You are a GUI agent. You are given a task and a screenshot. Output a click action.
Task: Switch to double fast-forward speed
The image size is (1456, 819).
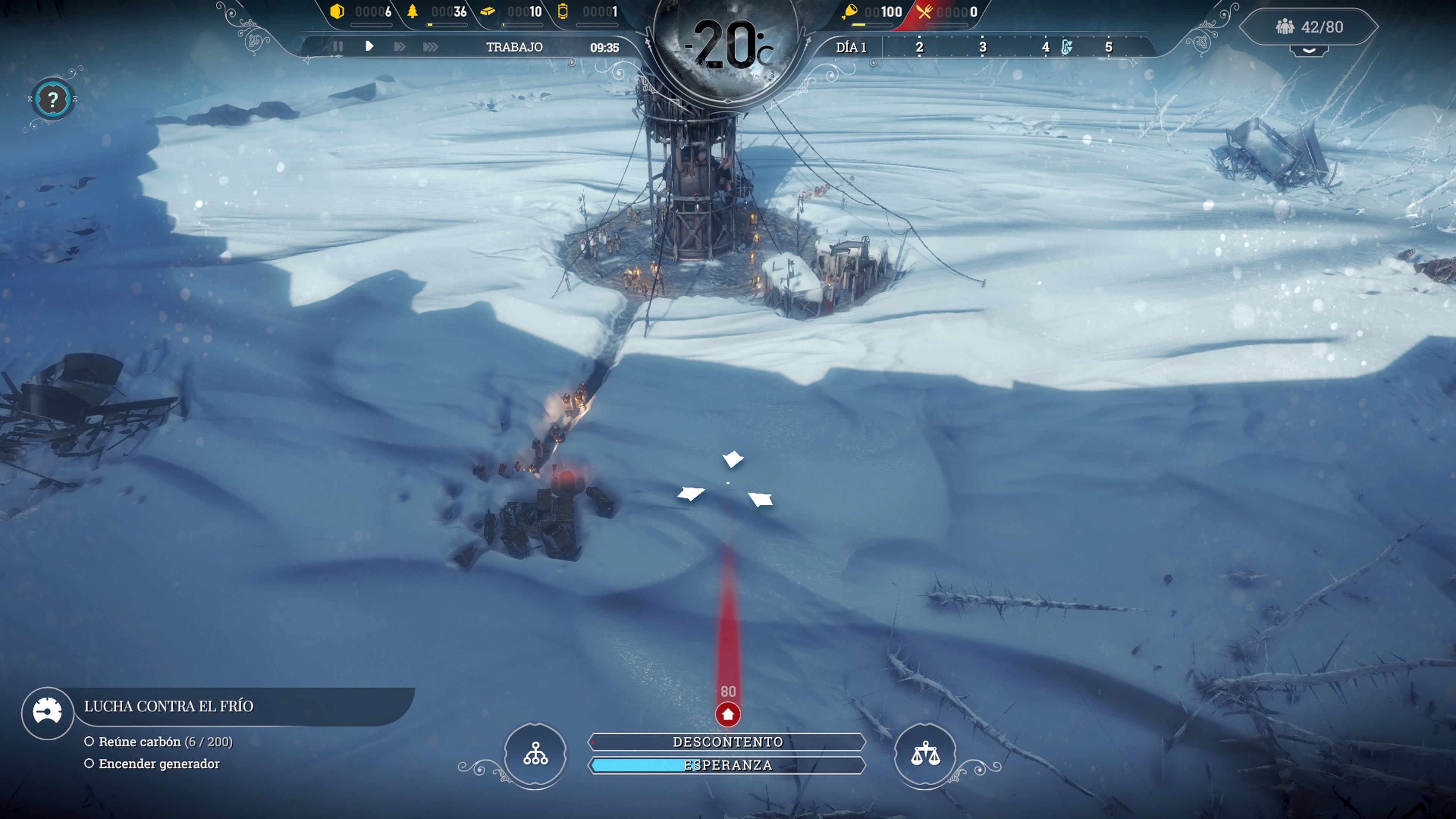pyautogui.click(x=400, y=46)
